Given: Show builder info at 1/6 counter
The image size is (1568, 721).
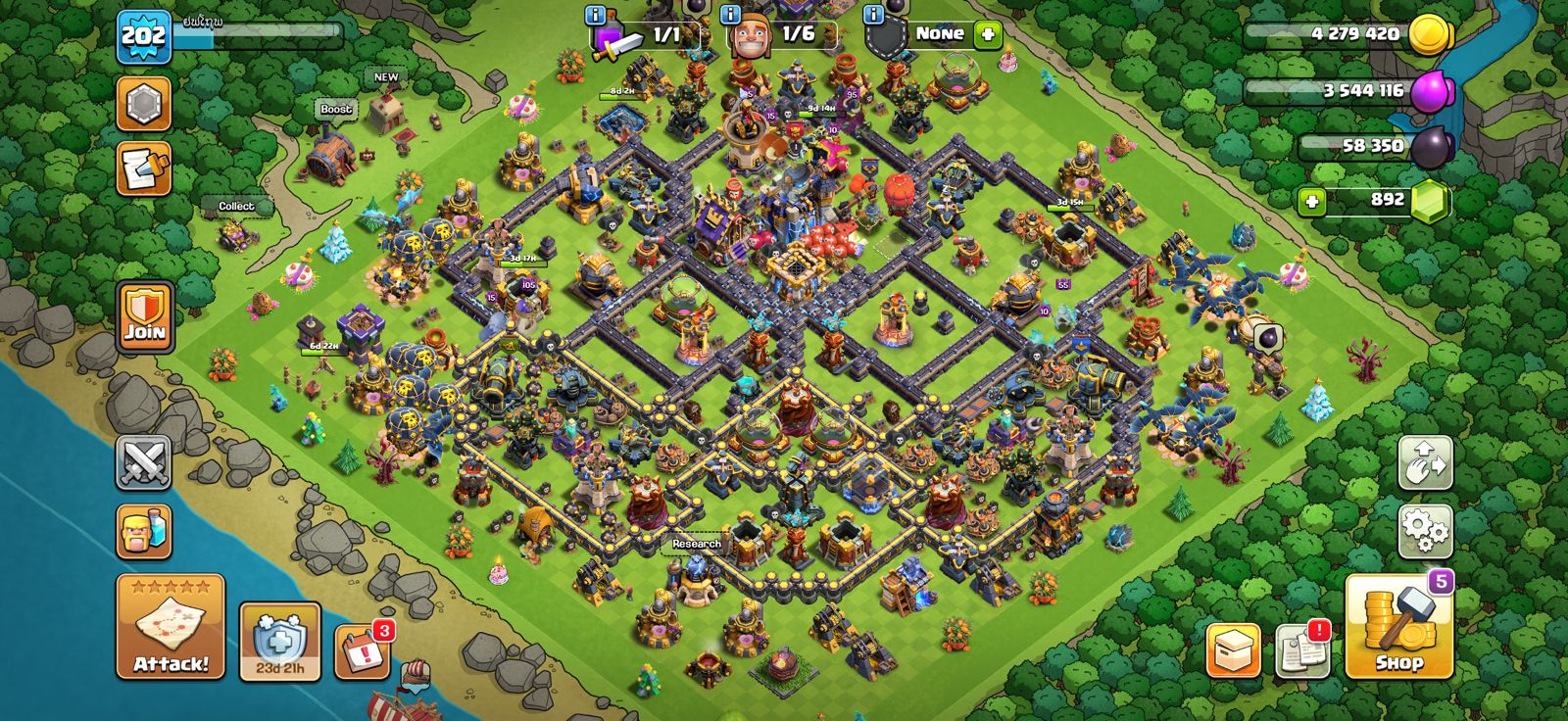Looking at the screenshot, I should tap(730, 15).
